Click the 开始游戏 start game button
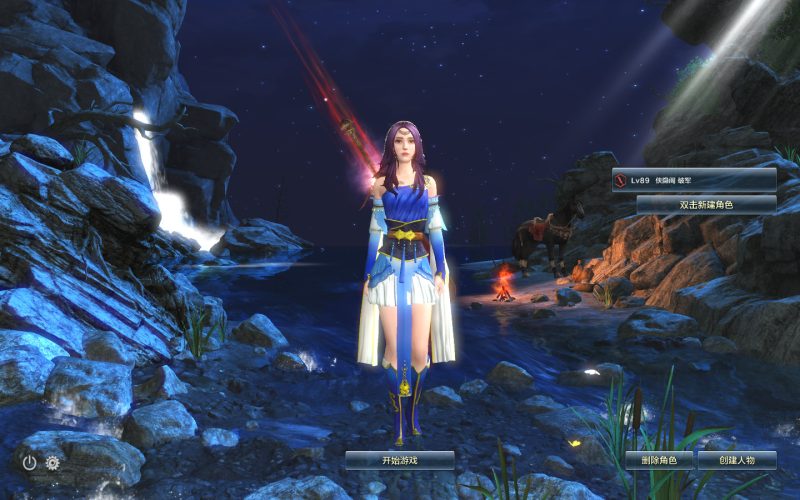The image size is (800, 500). (399, 460)
